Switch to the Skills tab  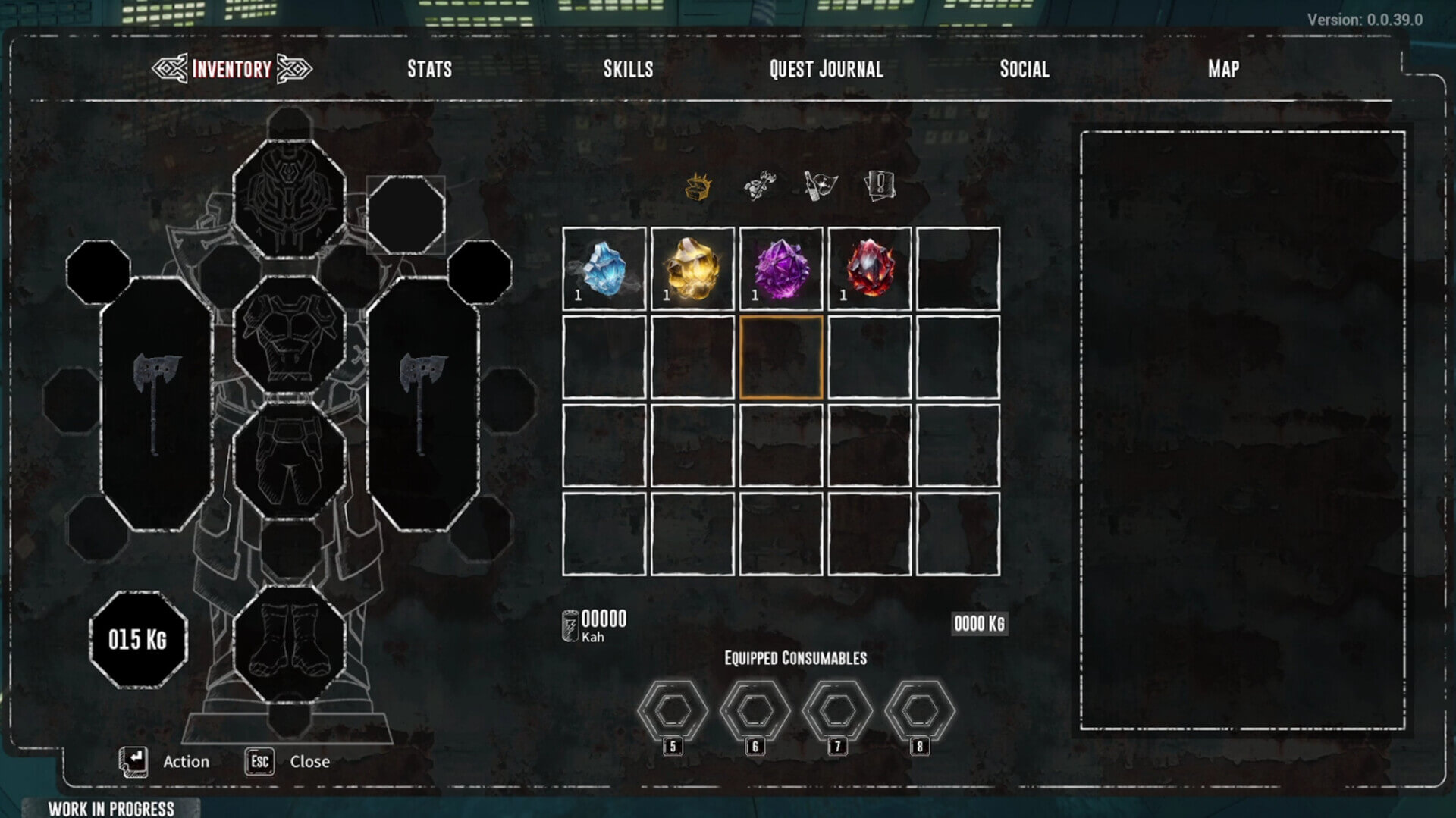pyautogui.click(x=628, y=69)
